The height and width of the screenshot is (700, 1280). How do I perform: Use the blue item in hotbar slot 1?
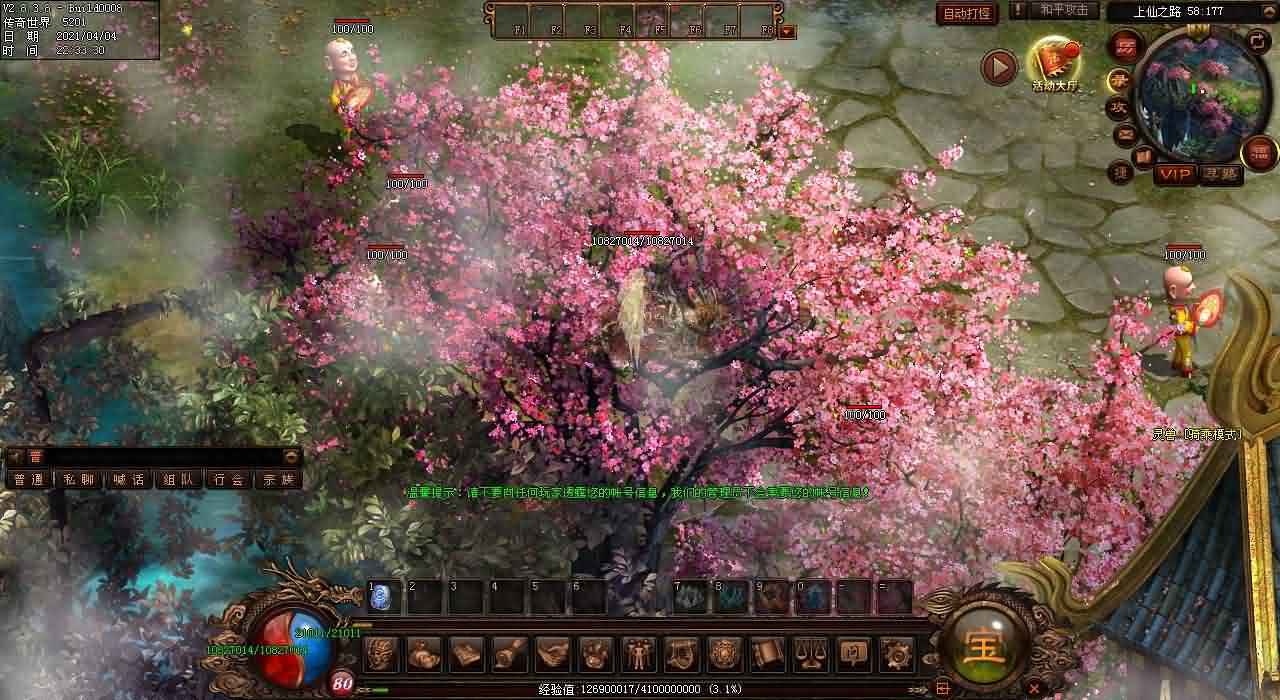click(x=383, y=598)
